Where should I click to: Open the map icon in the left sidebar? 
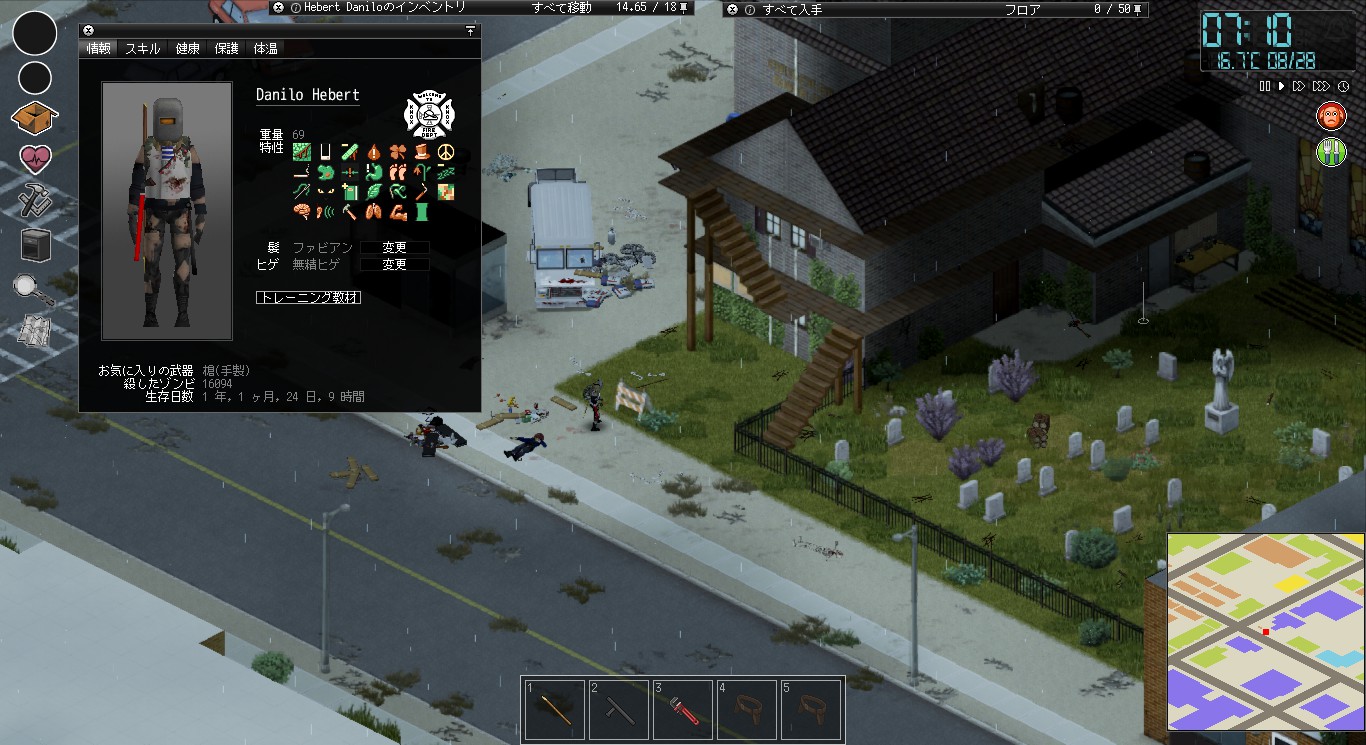(x=34, y=328)
